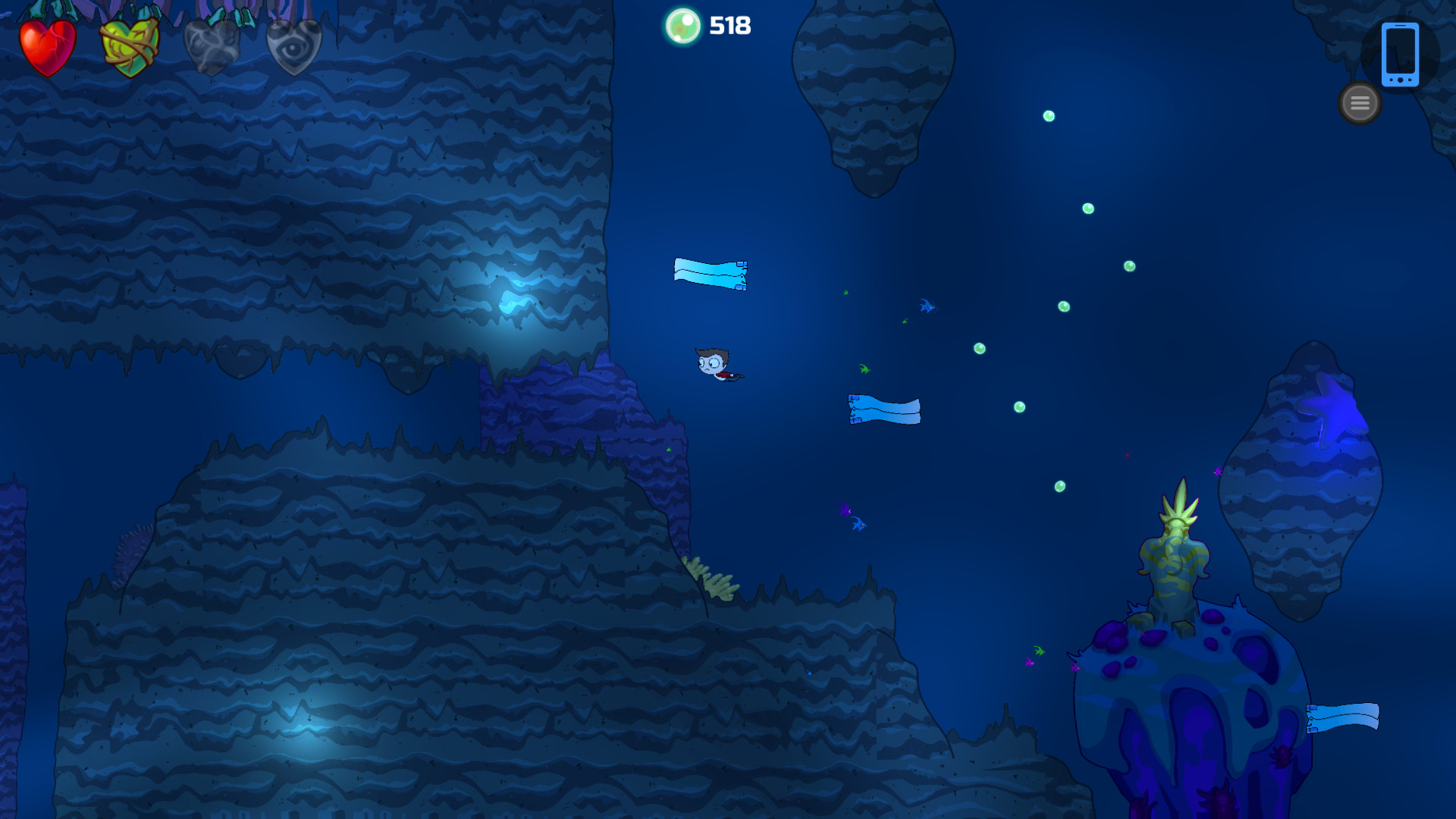Viewport: 1456px width, 819px height.
Task: Click the glowing orb counter icon
Action: tap(683, 25)
